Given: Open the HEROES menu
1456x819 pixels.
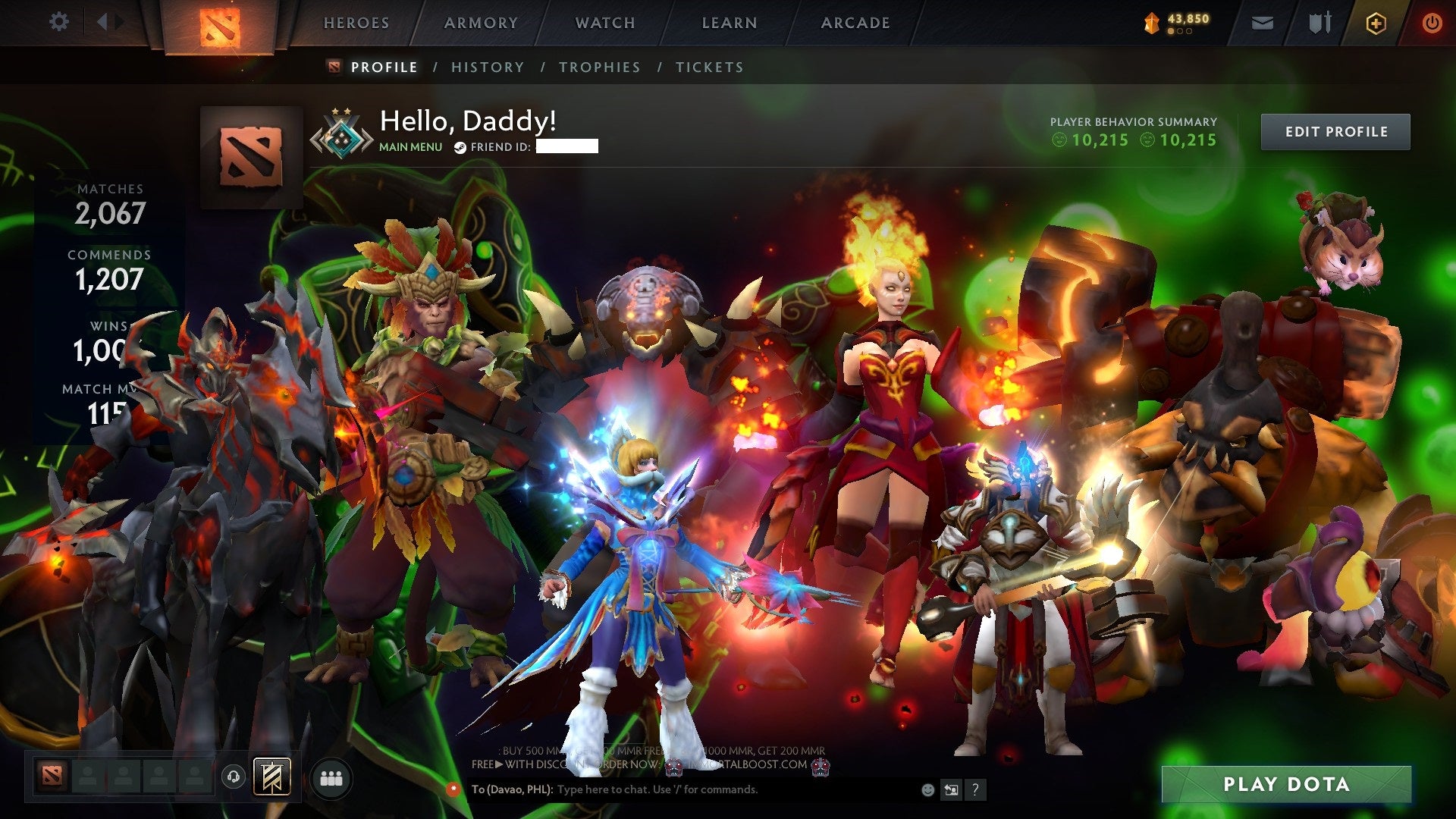Looking at the screenshot, I should [356, 23].
